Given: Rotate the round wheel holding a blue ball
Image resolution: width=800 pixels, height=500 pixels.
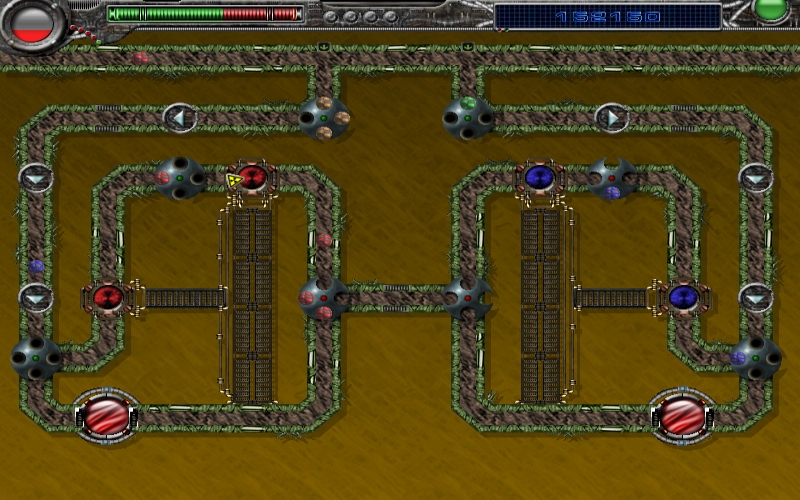Looking at the screenshot, I should 755,357.
